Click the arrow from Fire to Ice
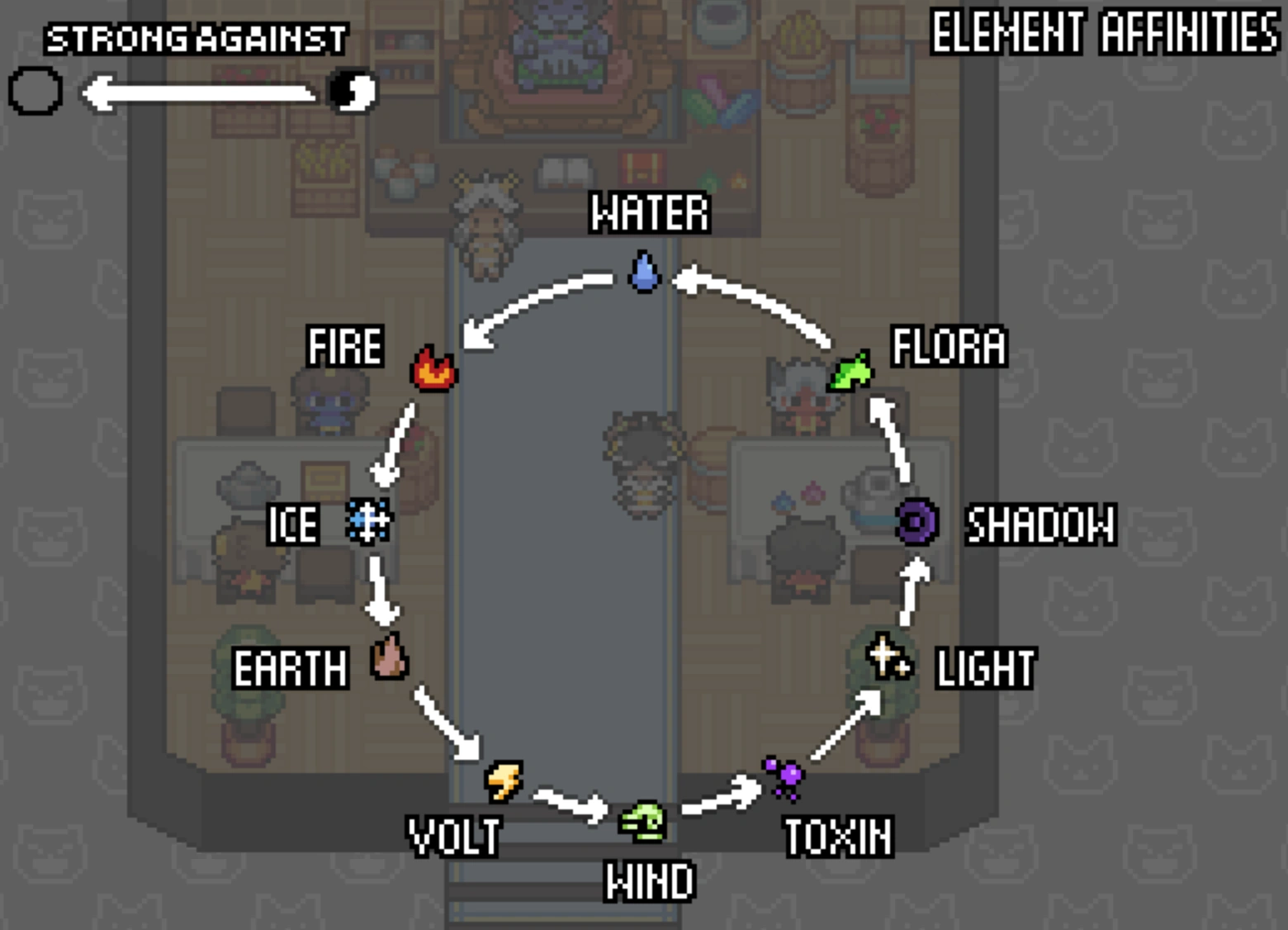The width and height of the screenshot is (1288, 930). pyautogui.click(x=395, y=442)
